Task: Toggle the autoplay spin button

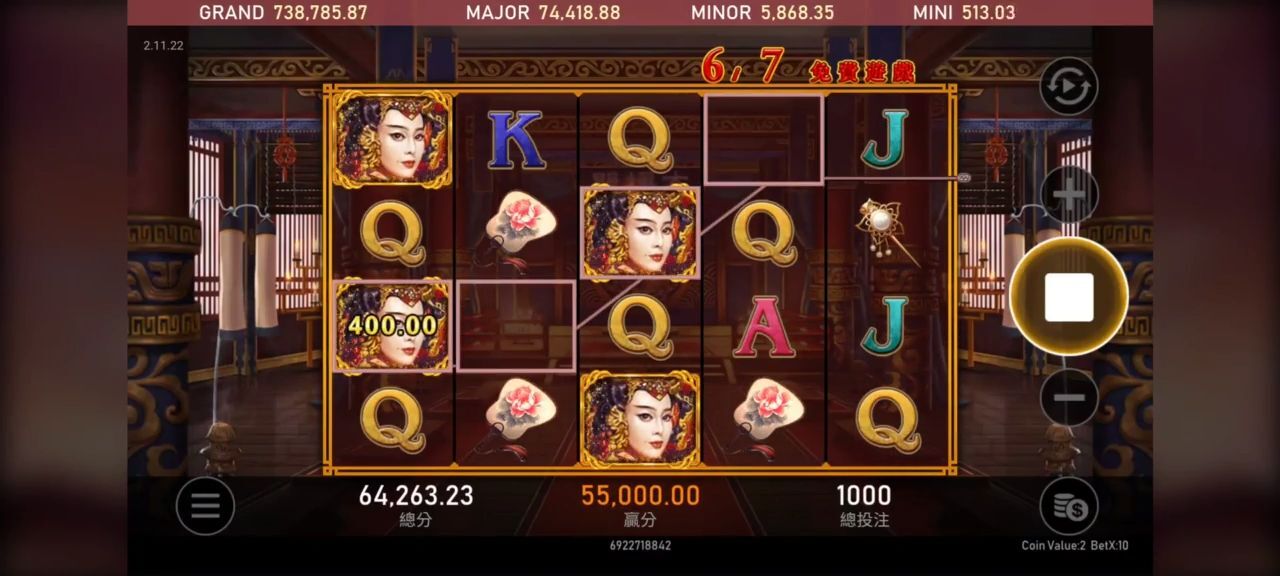Action: (x=1068, y=86)
